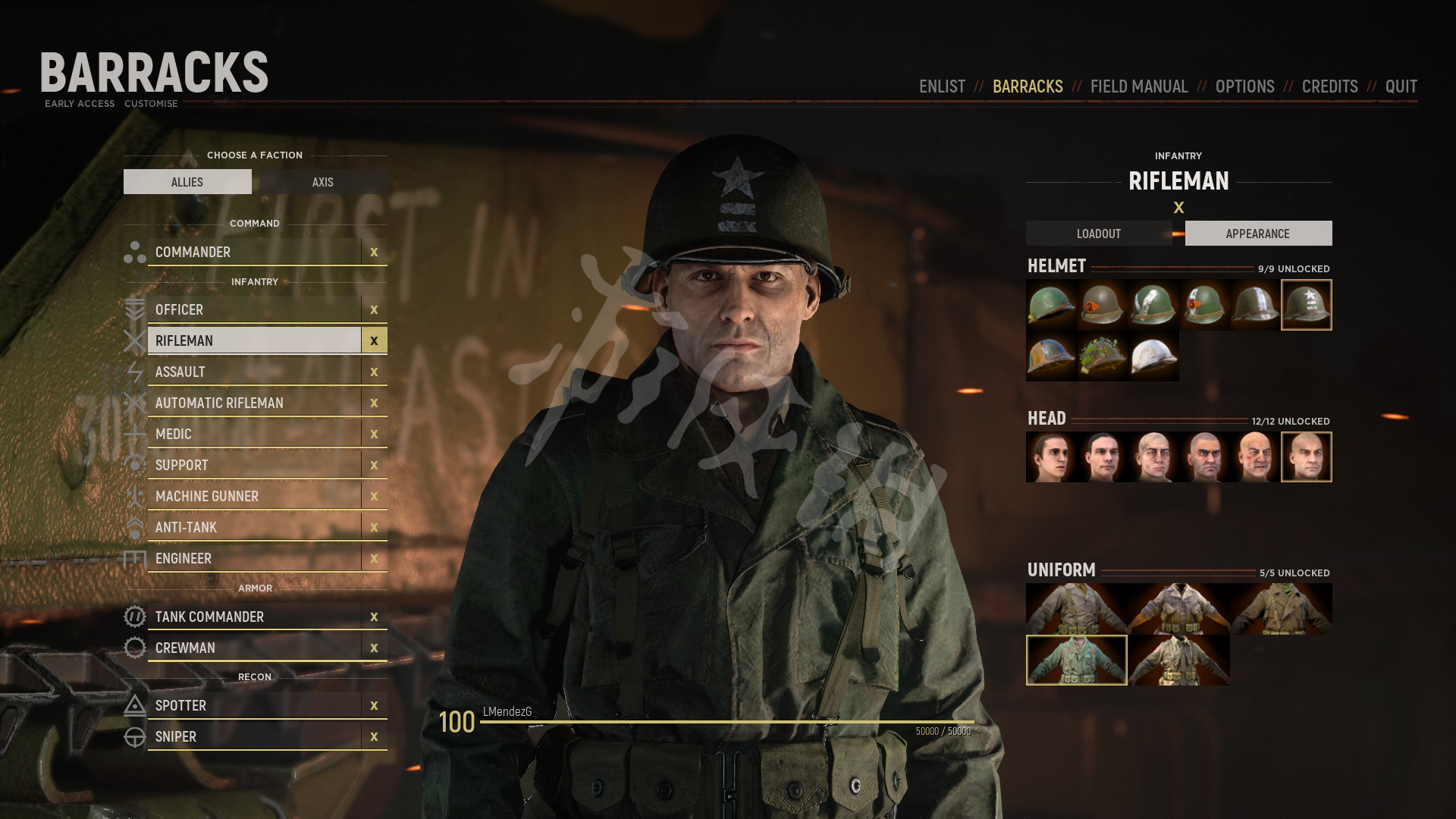Open the Enlist menu
The height and width of the screenshot is (819, 1456).
[942, 86]
